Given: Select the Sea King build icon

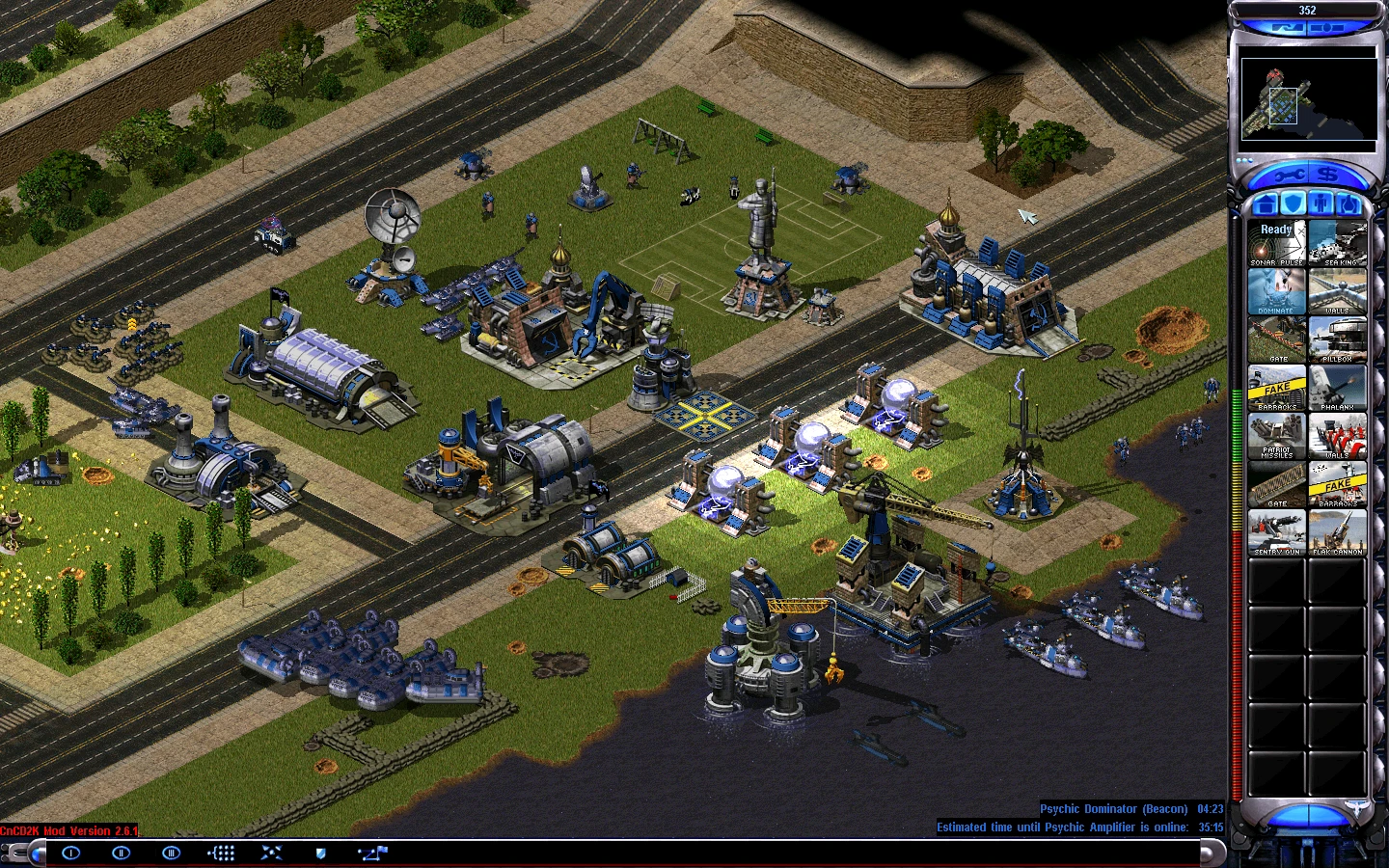Looking at the screenshot, I should 1338,243.
